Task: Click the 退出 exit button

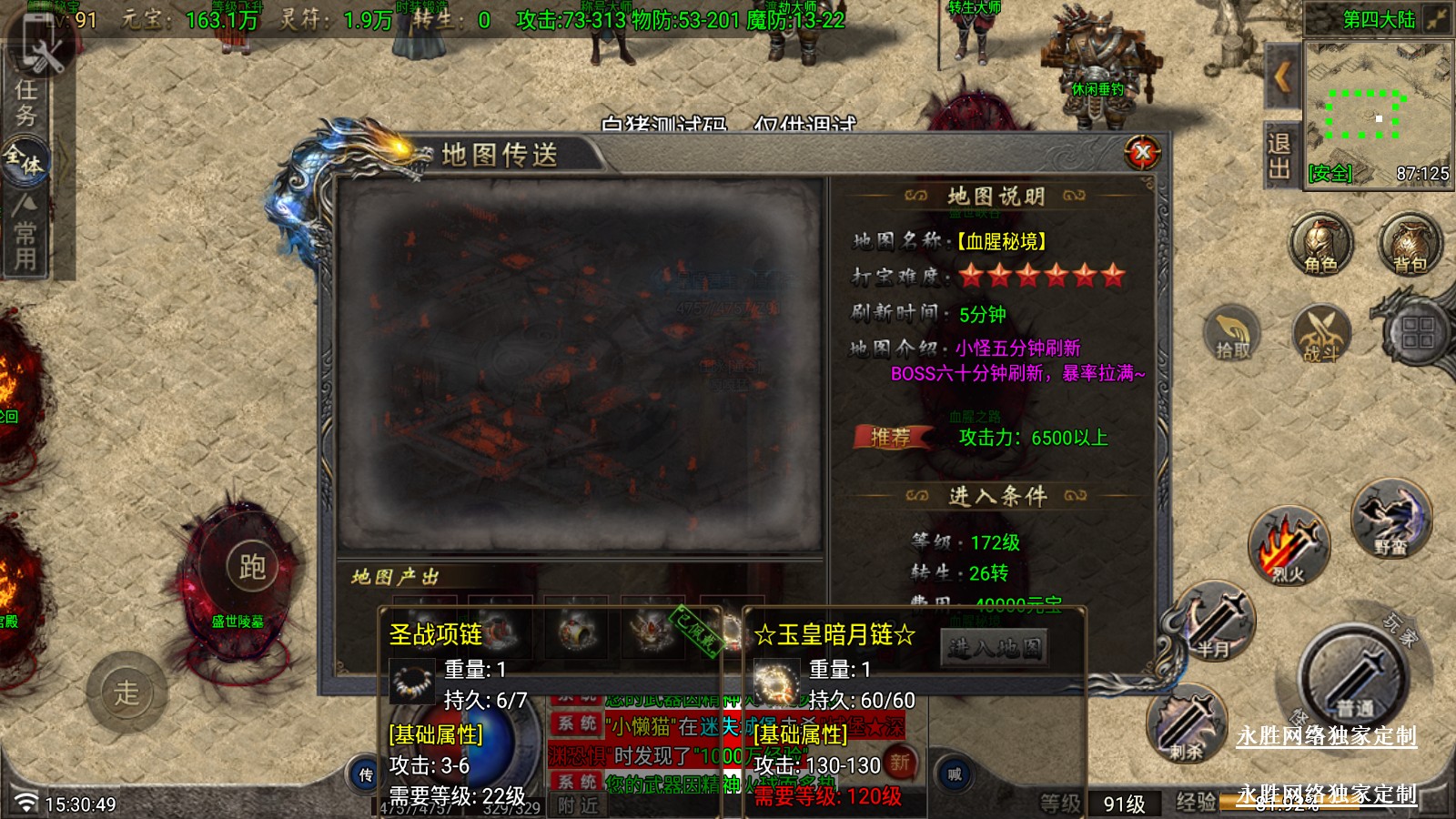Action: 1279,156
